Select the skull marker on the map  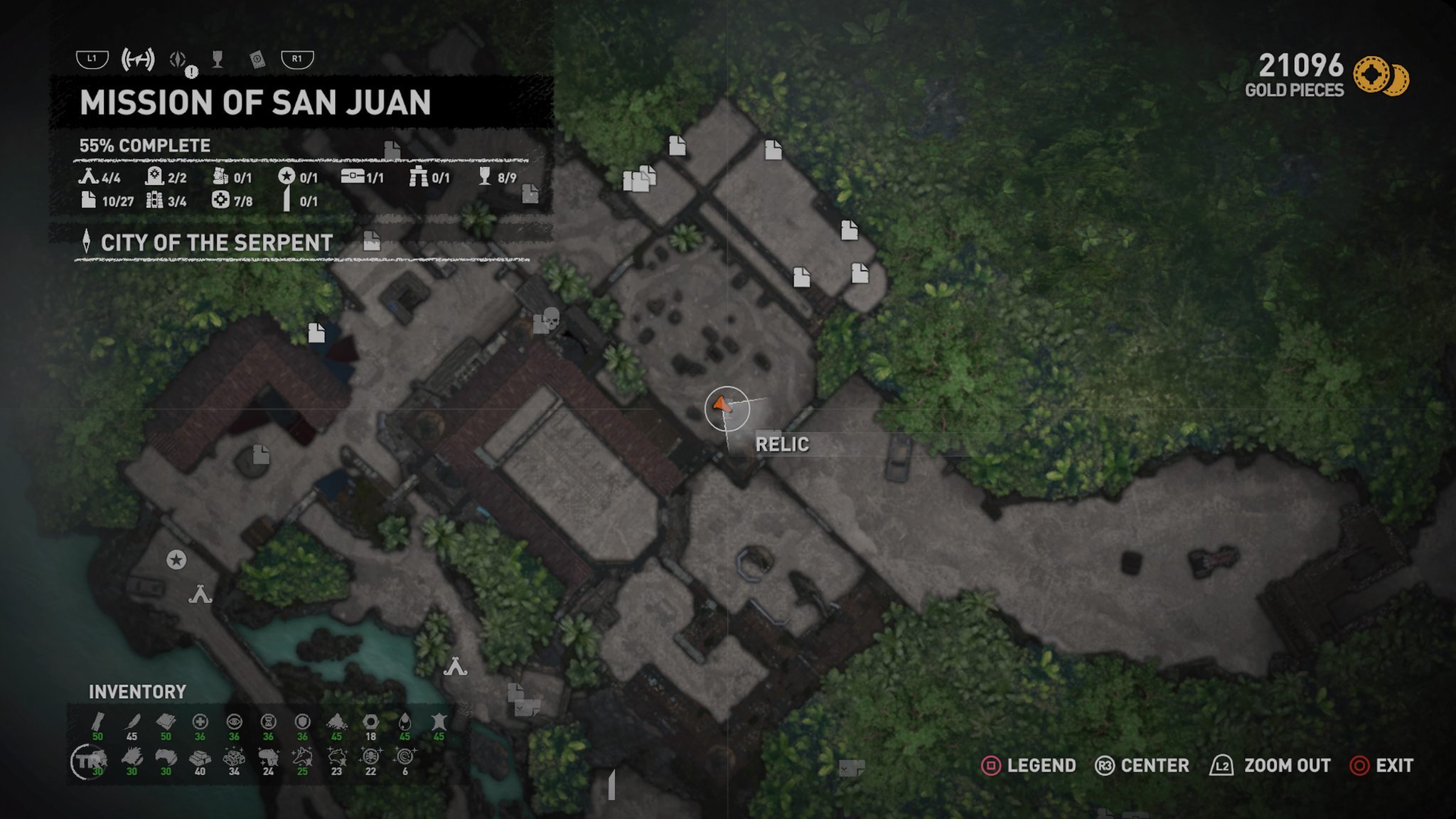550,318
